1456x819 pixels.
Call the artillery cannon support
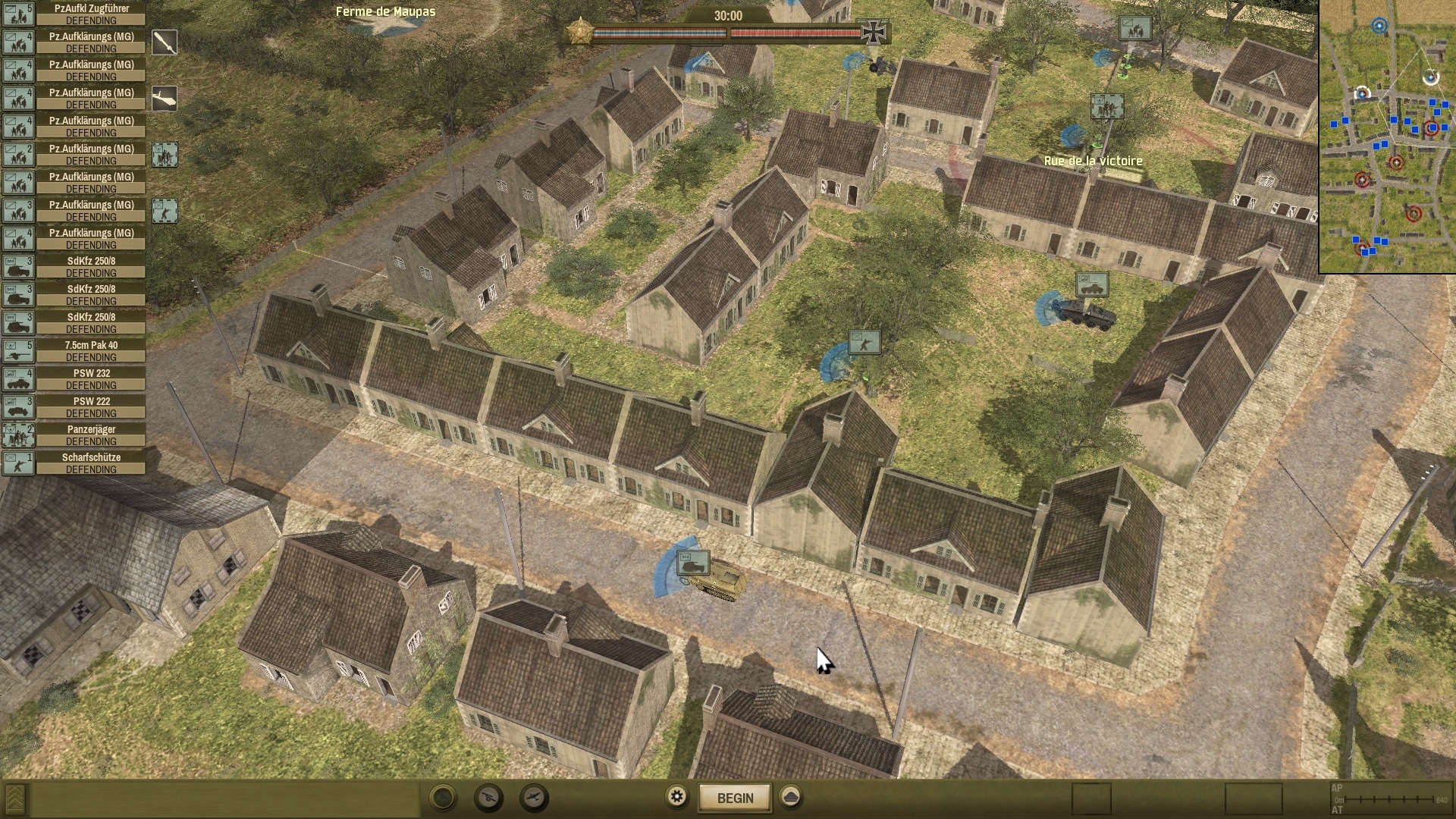[489, 798]
